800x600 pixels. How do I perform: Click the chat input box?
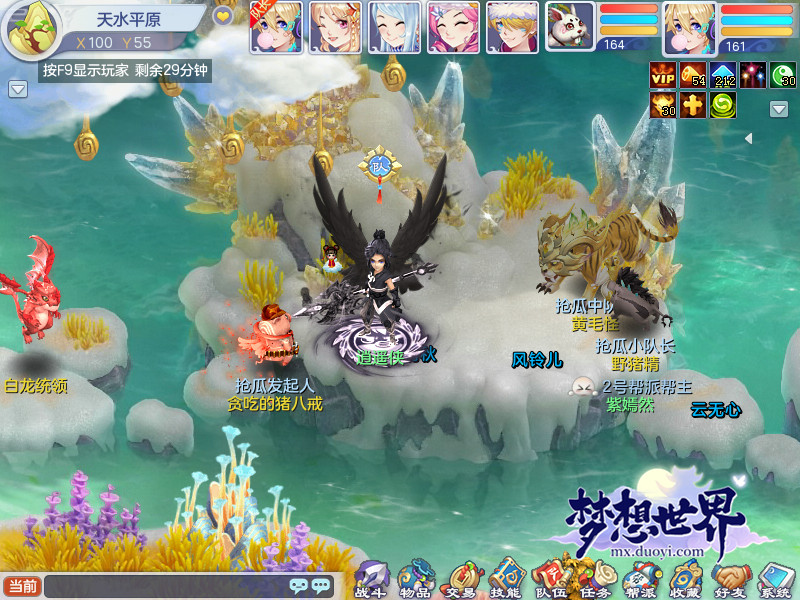click(x=165, y=586)
